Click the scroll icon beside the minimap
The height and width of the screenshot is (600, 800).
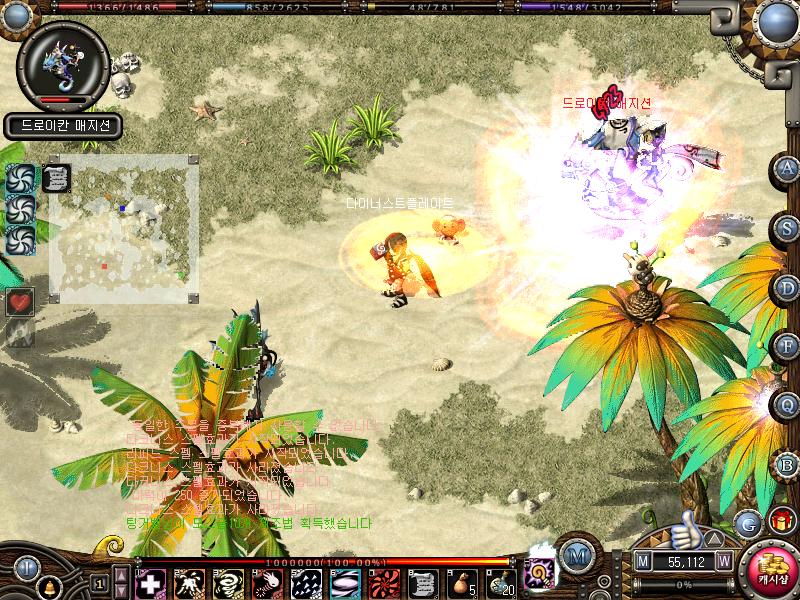(57, 177)
